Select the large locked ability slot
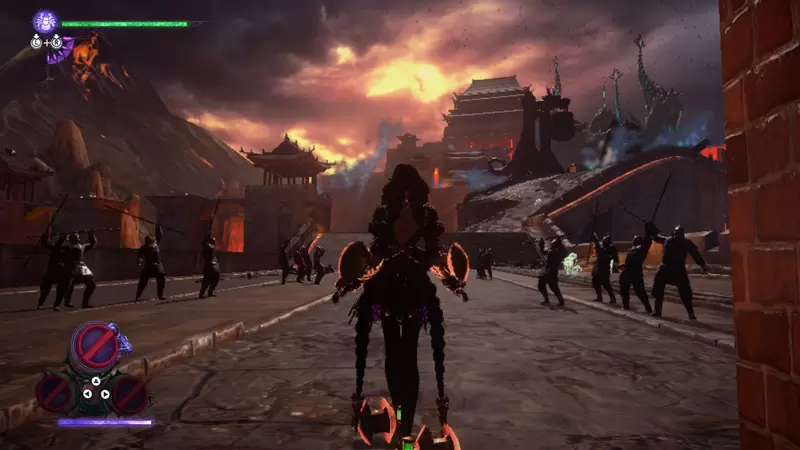The height and width of the screenshot is (450, 800). point(97,346)
